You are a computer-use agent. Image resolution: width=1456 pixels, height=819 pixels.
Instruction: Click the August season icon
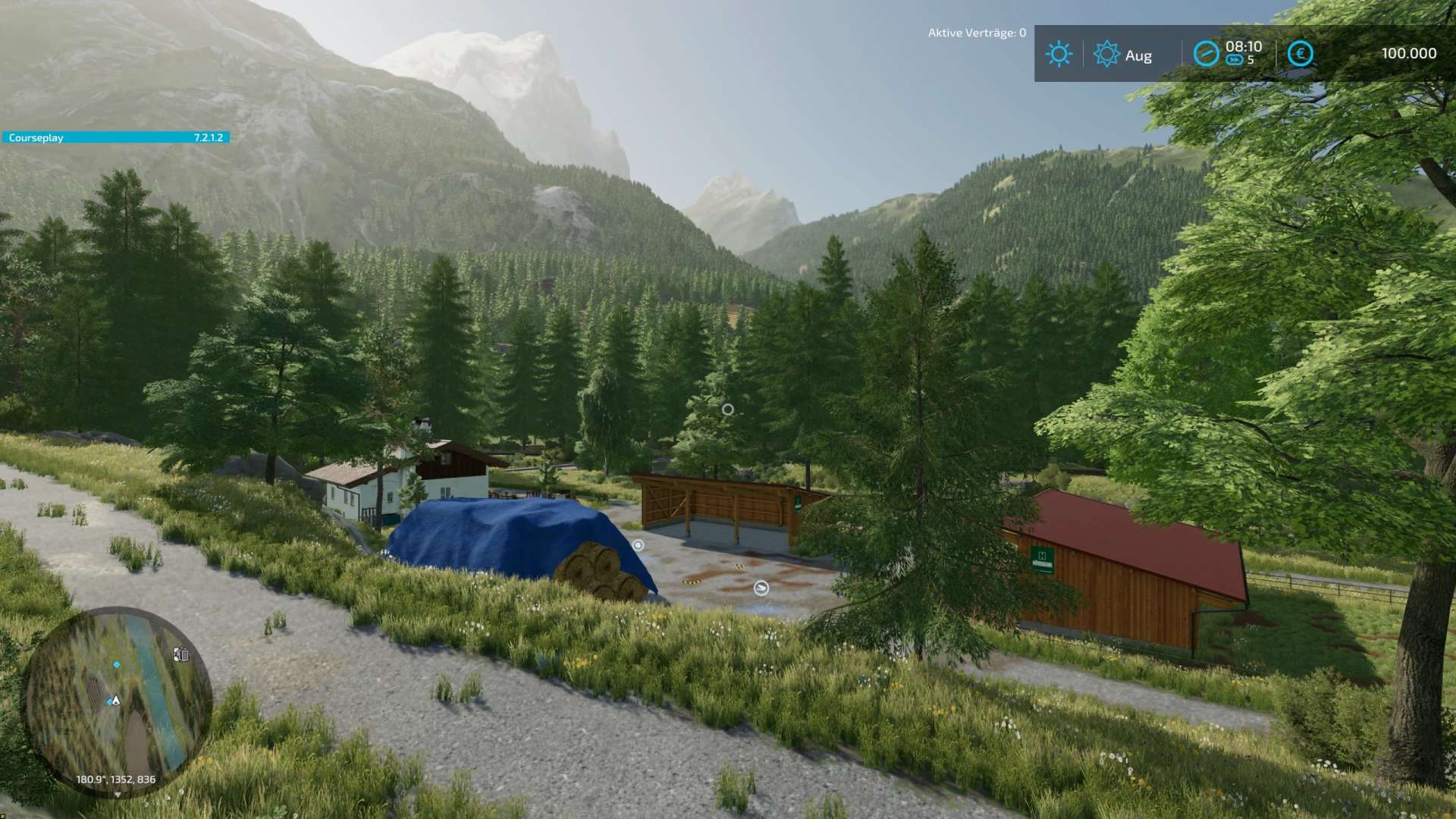(1106, 54)
